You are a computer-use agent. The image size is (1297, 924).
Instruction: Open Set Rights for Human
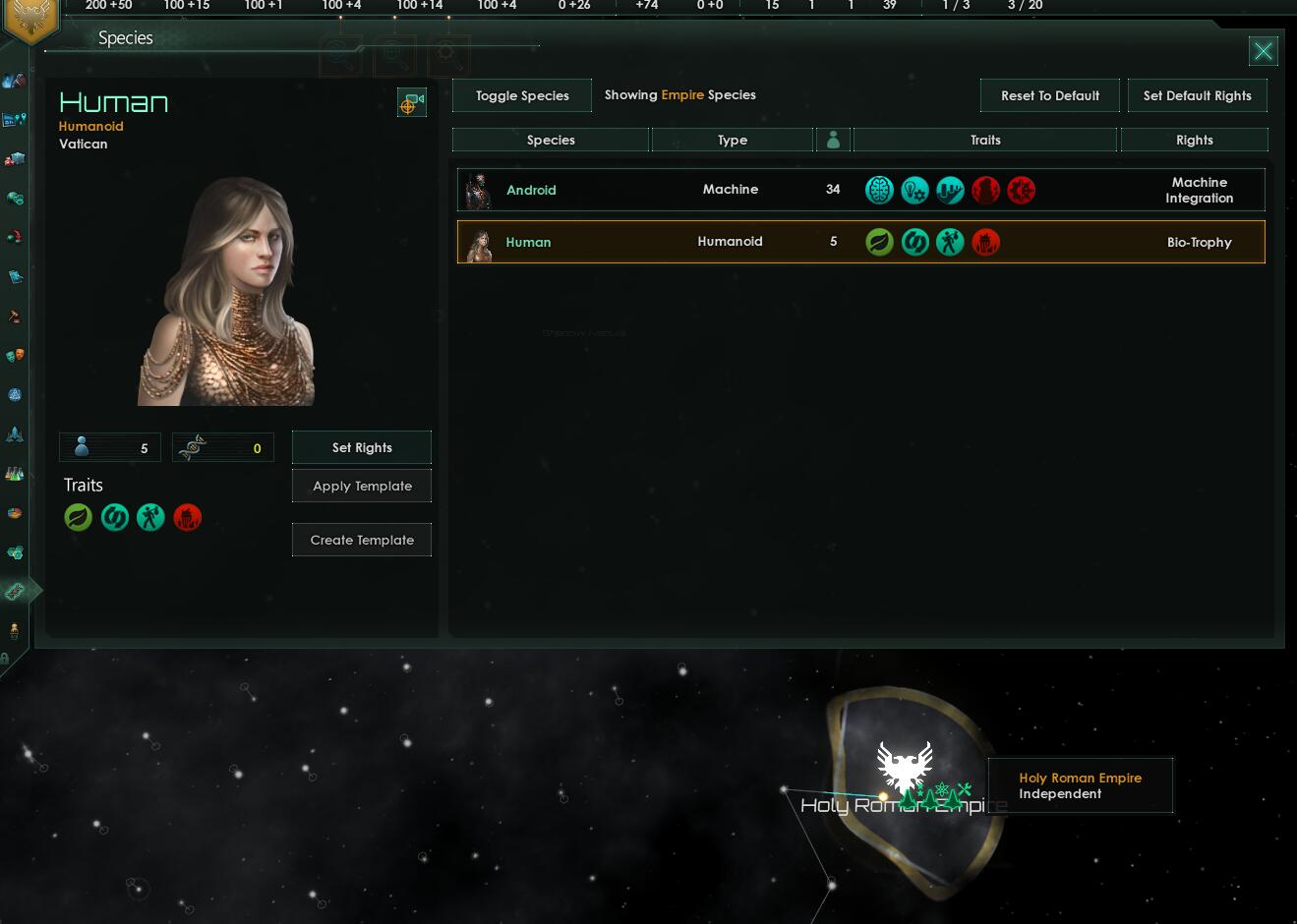click(362, 447)
